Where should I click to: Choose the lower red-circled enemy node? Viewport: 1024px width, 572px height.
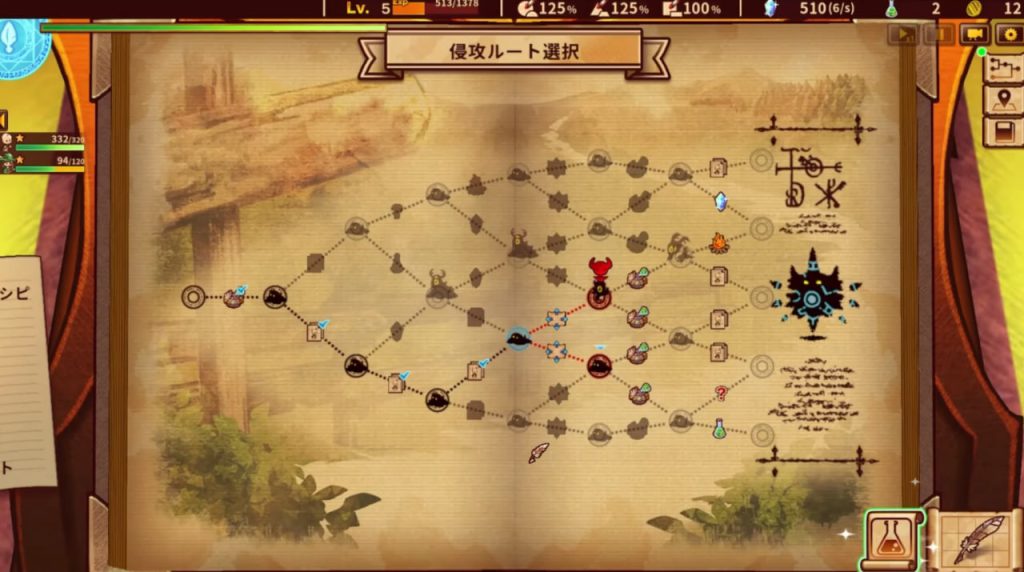click(x=599, y=366)
